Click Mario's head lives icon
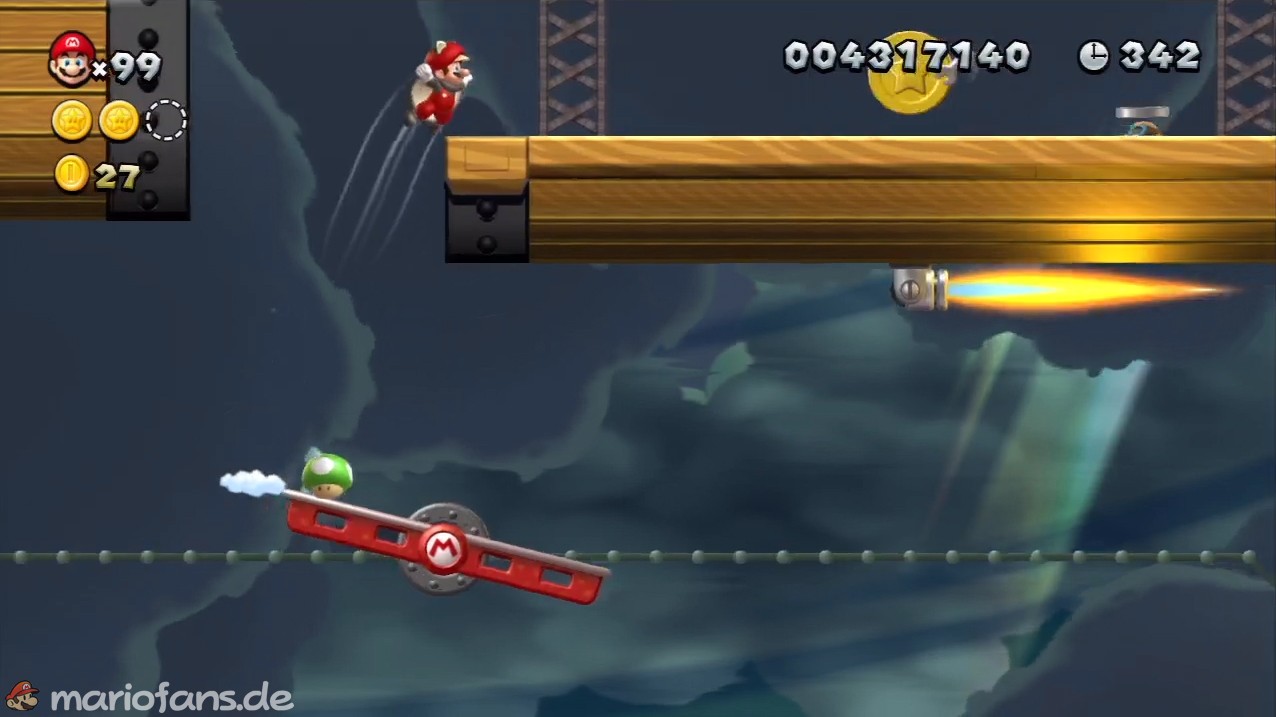1276x717 pixels. (x=71, y=58)
